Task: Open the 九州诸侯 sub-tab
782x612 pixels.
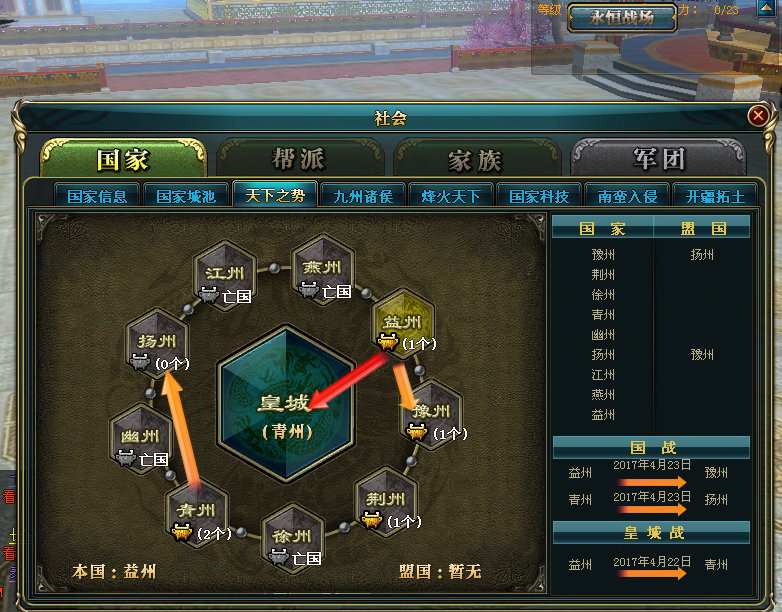Action: click(x=363, y=196)
